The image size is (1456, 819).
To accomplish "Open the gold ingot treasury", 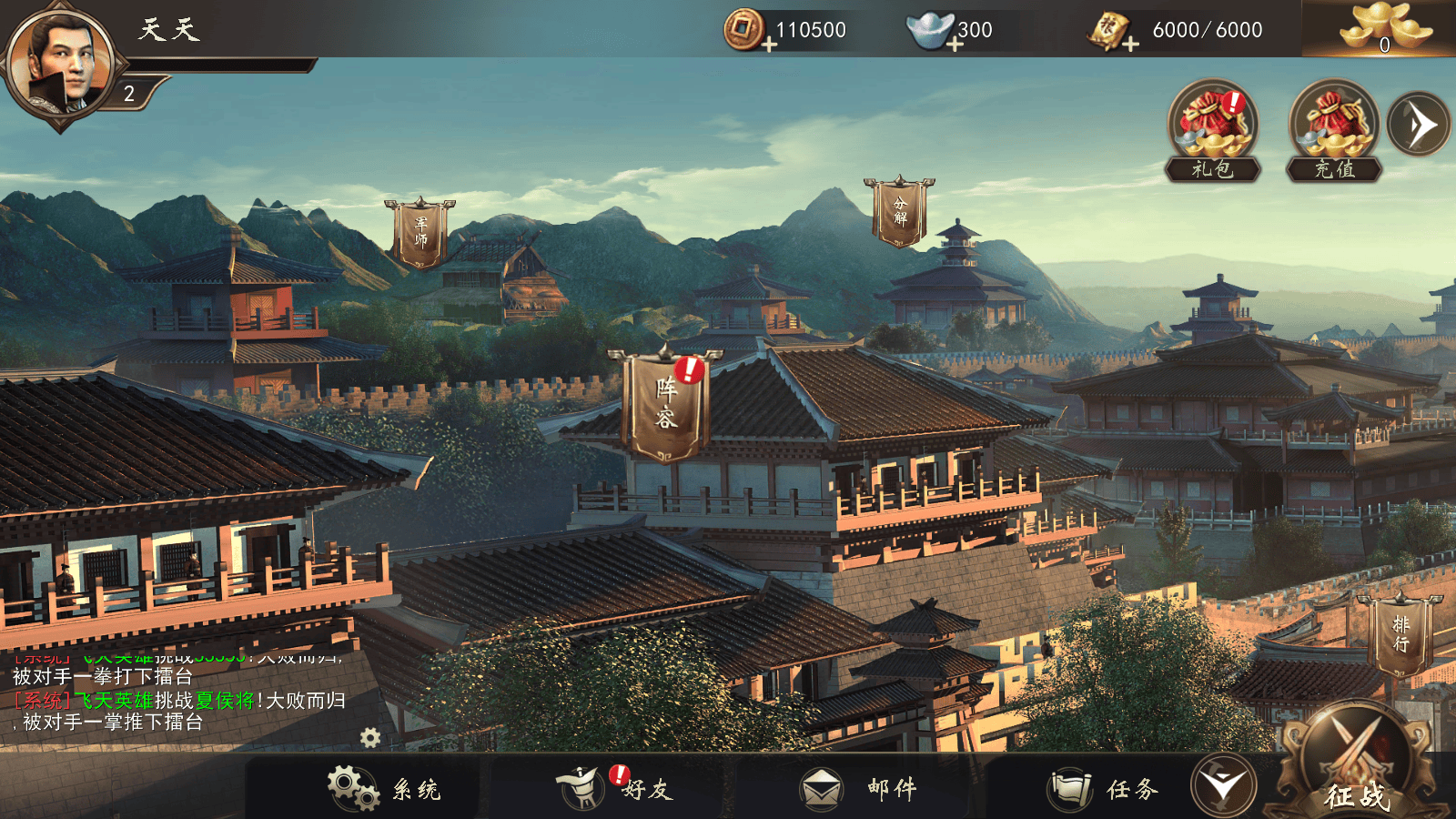I will click(x=1383, y=29).
